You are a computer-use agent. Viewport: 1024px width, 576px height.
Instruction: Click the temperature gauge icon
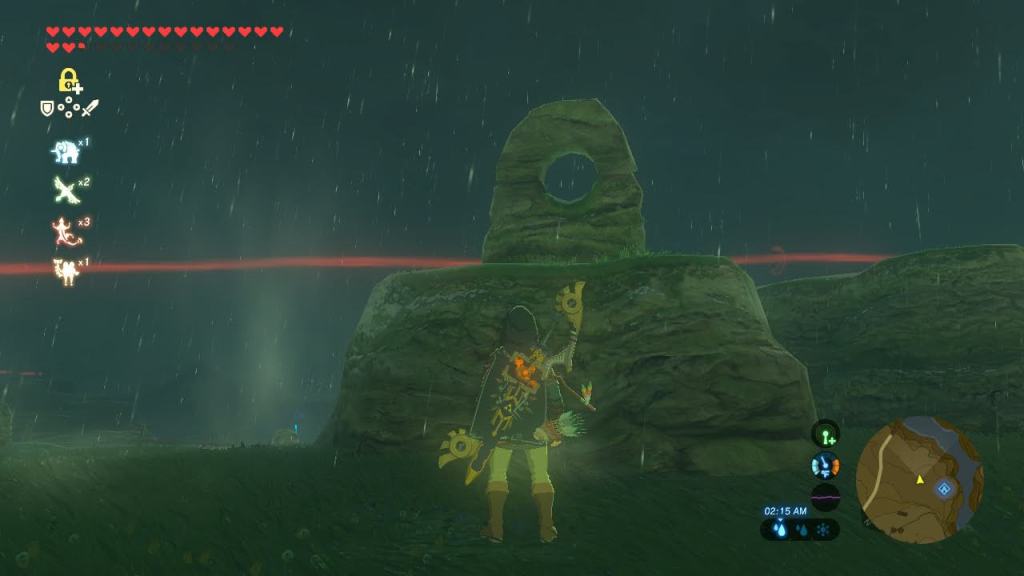(x=826, y=466)
